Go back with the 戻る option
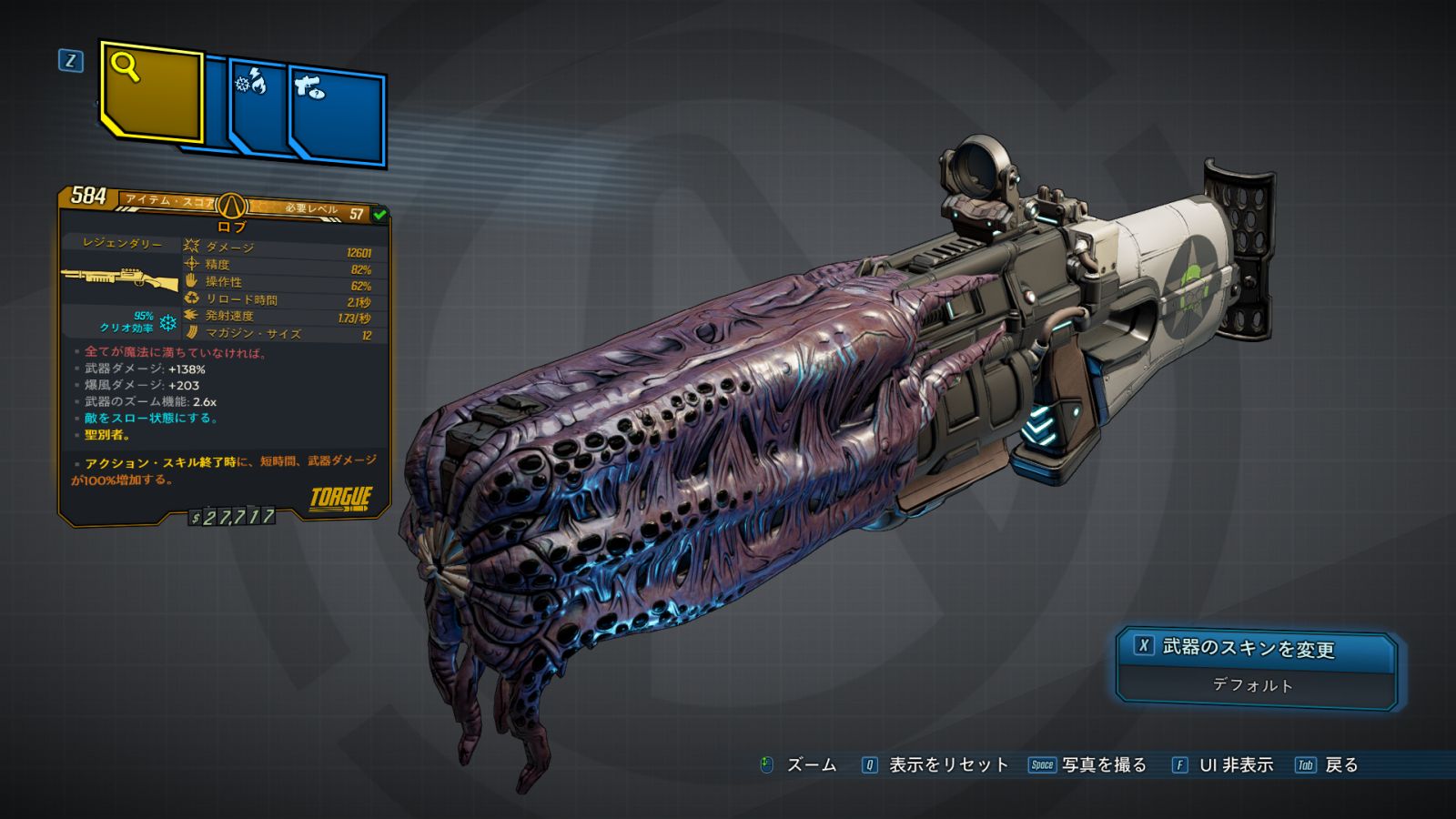Viewport: 1456px width, 819px height. (x=1328, y=765)
